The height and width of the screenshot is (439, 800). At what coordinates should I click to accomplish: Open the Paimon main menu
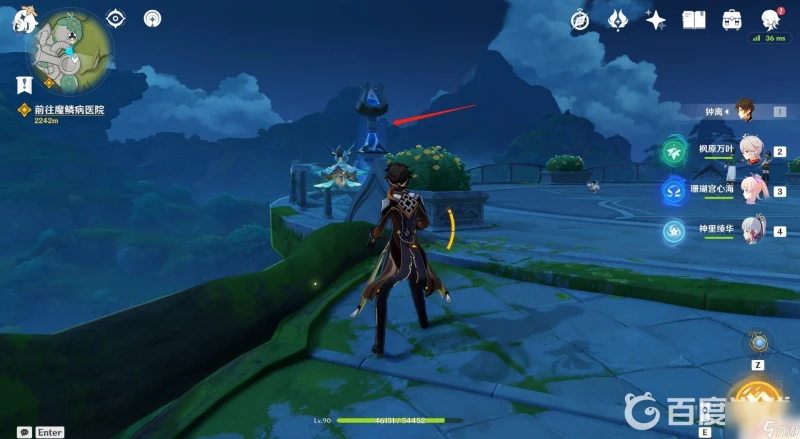pyautogui.click(x=18, y=17)
